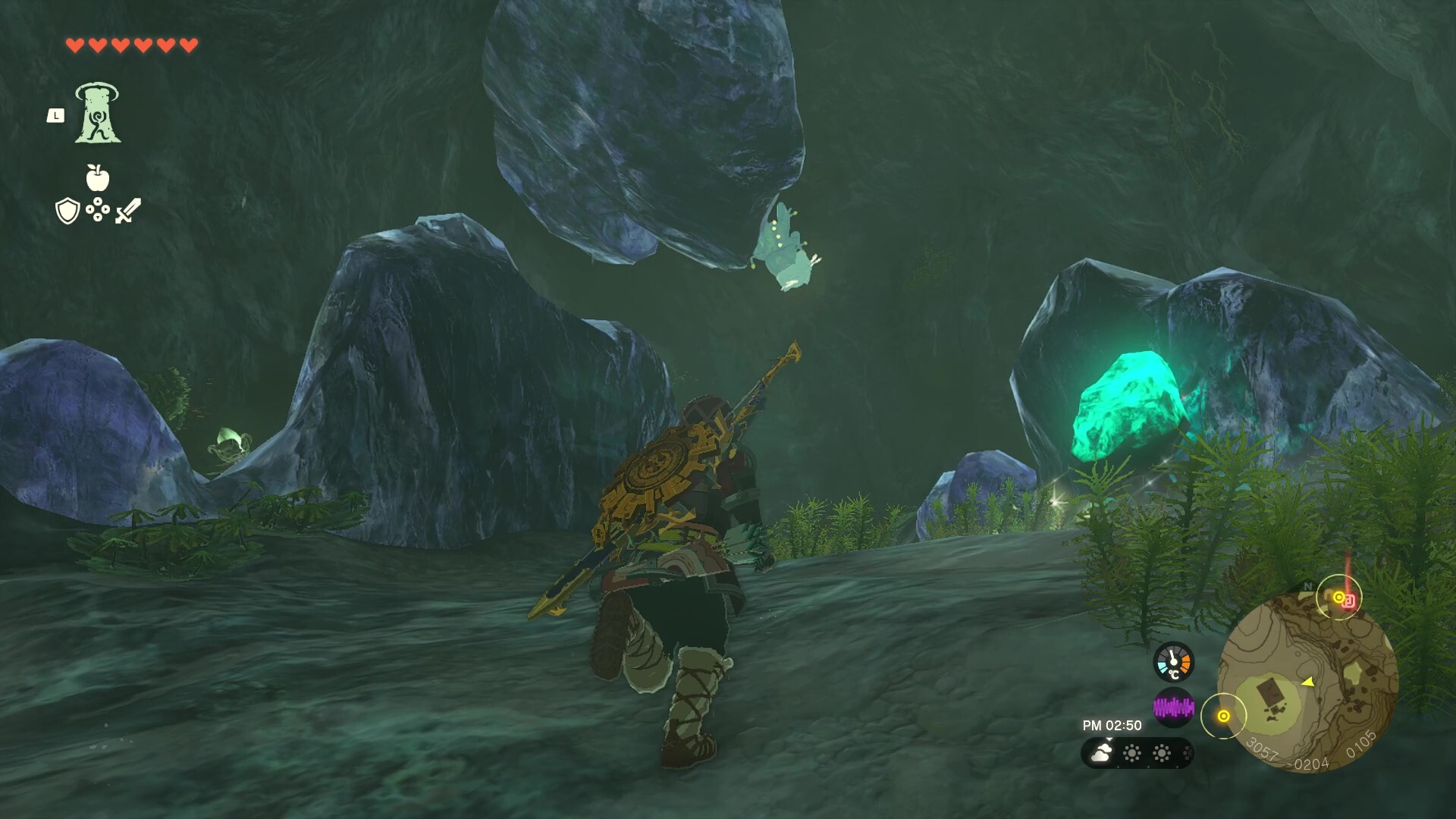The width and height of the screenshot is (1456, 819).
Task: Choose the sword weapon quick-select icon
Action: pos(128,211)
